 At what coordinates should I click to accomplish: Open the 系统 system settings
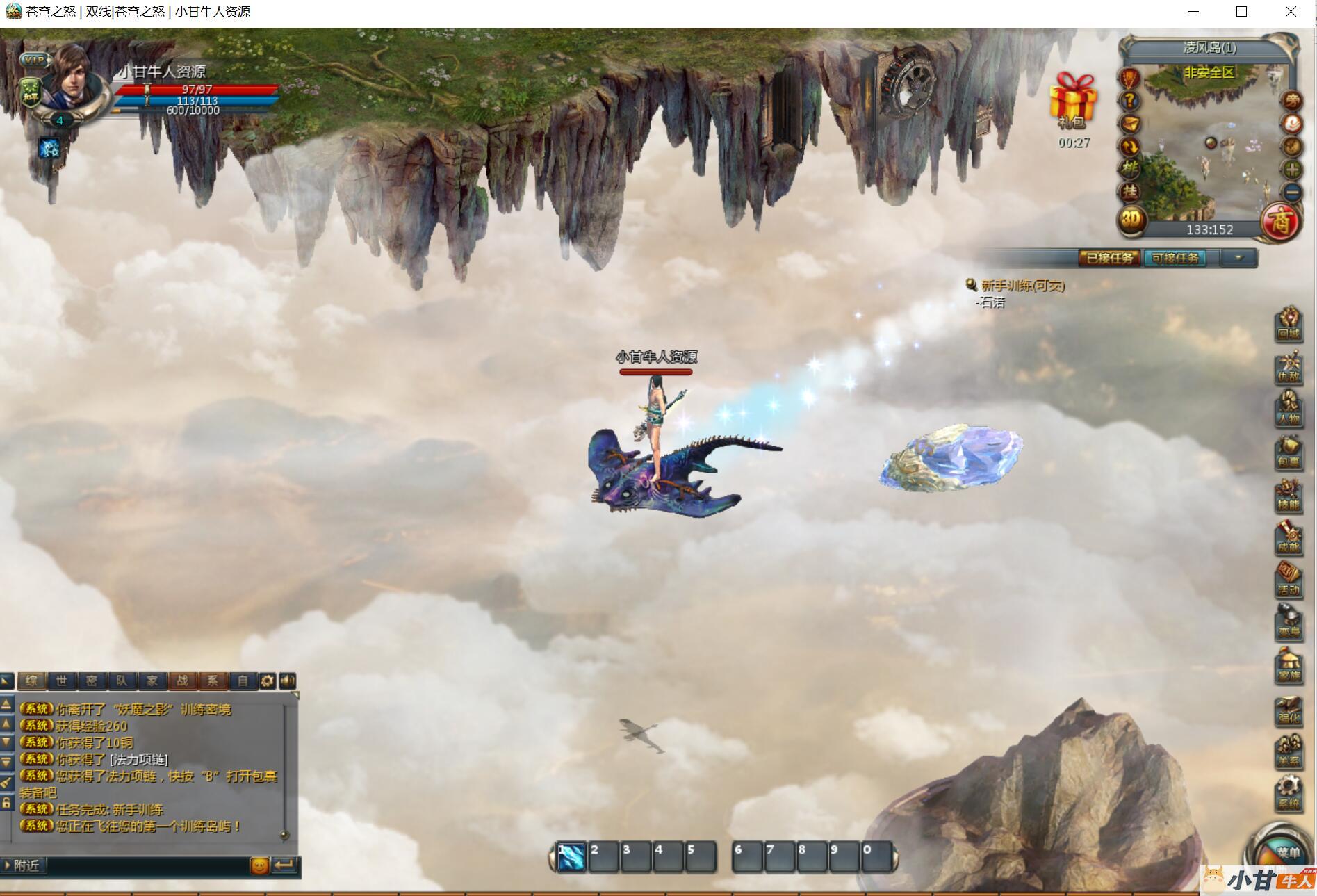pos(1289,794)
